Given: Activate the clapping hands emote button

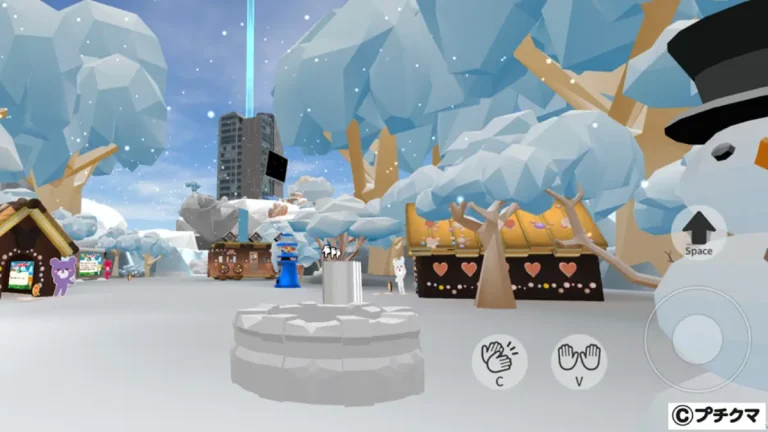Looking at the screenshot, I should coord(500,360).
